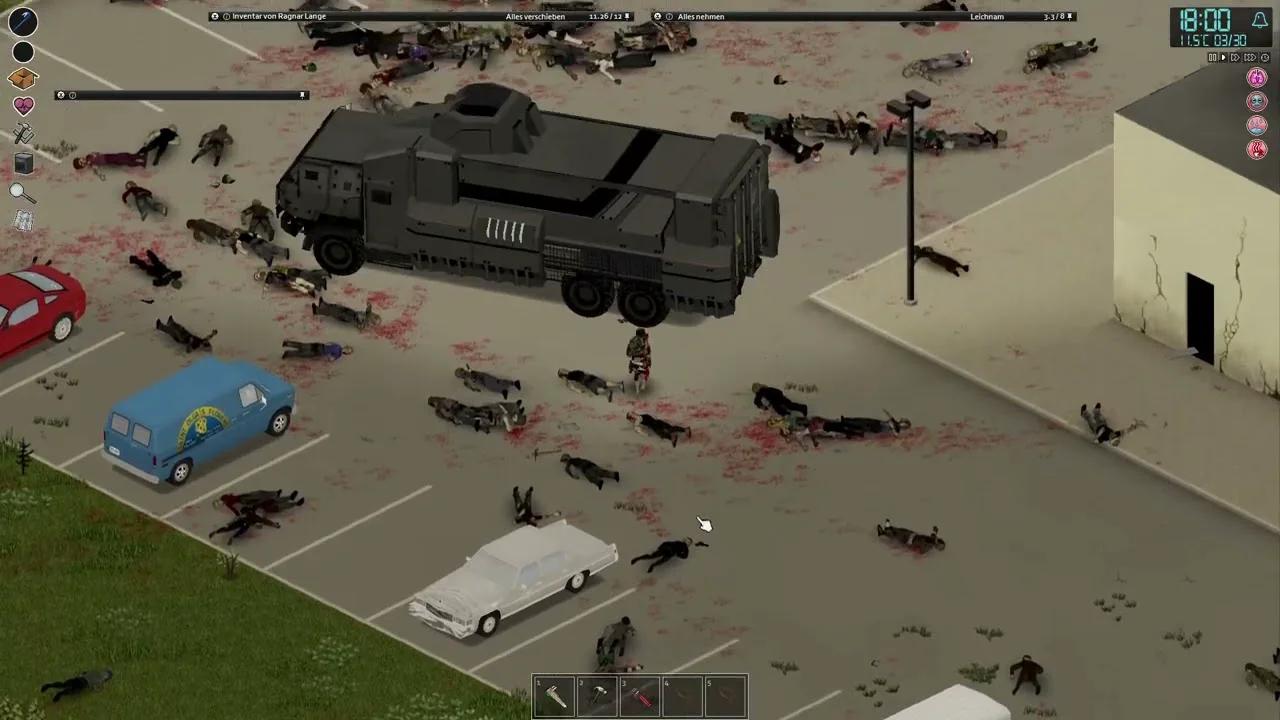This screenshot has height=720, width=1280.
Task: Click the bottom red temperature moodle
Action: [x=1257, y=149]
